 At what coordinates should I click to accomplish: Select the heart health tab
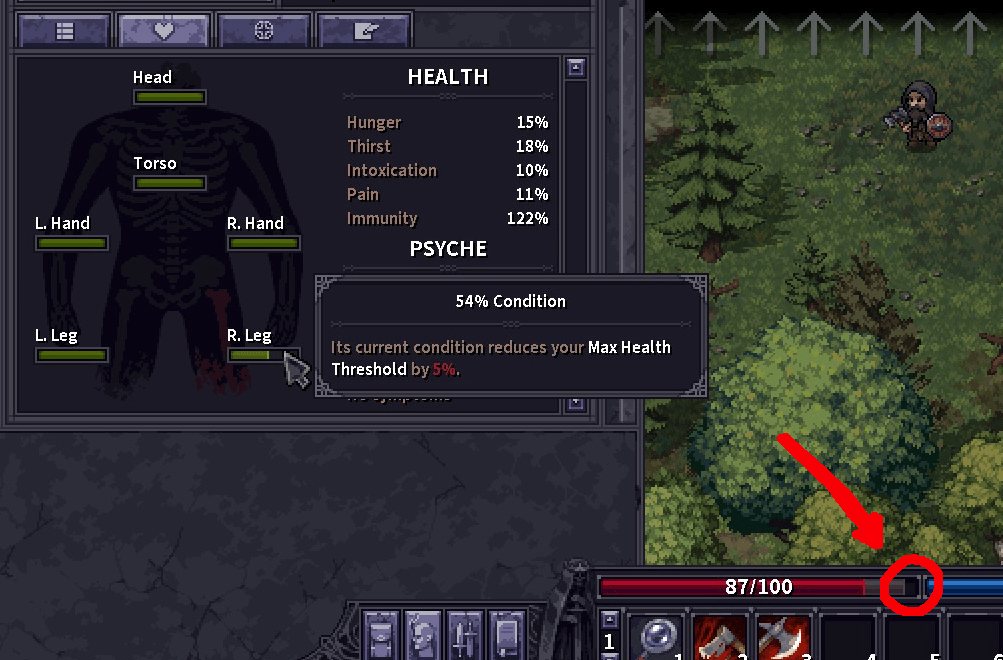click(x=164, y=31)
